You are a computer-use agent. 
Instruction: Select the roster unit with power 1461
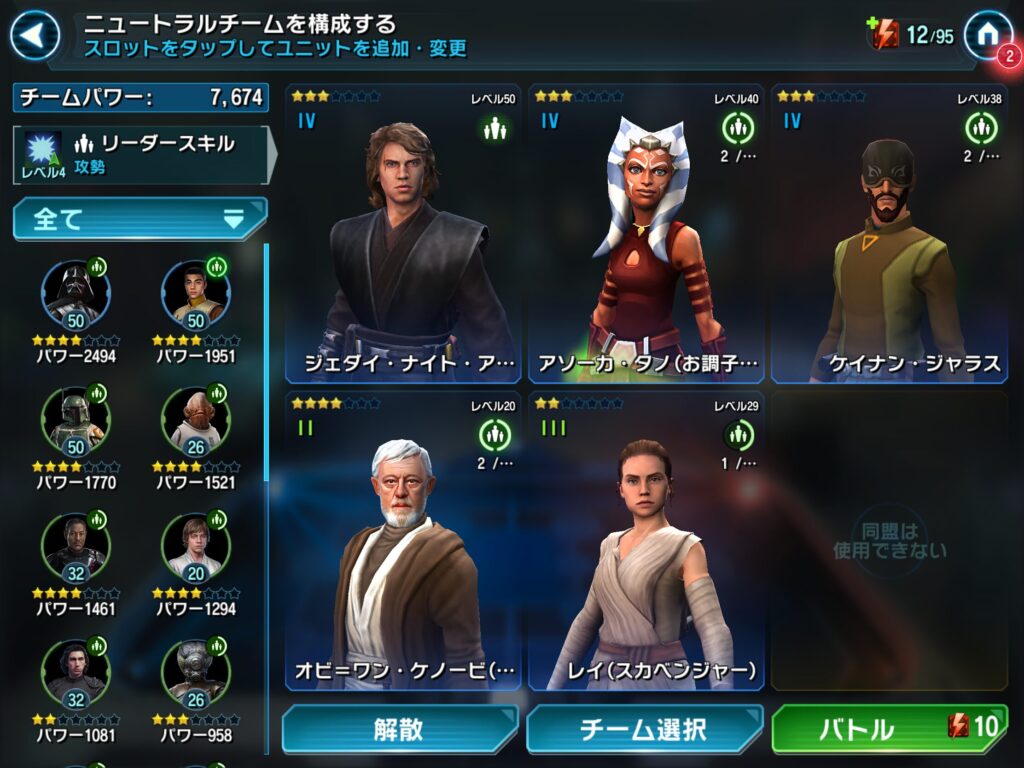(x=76, y=546)
